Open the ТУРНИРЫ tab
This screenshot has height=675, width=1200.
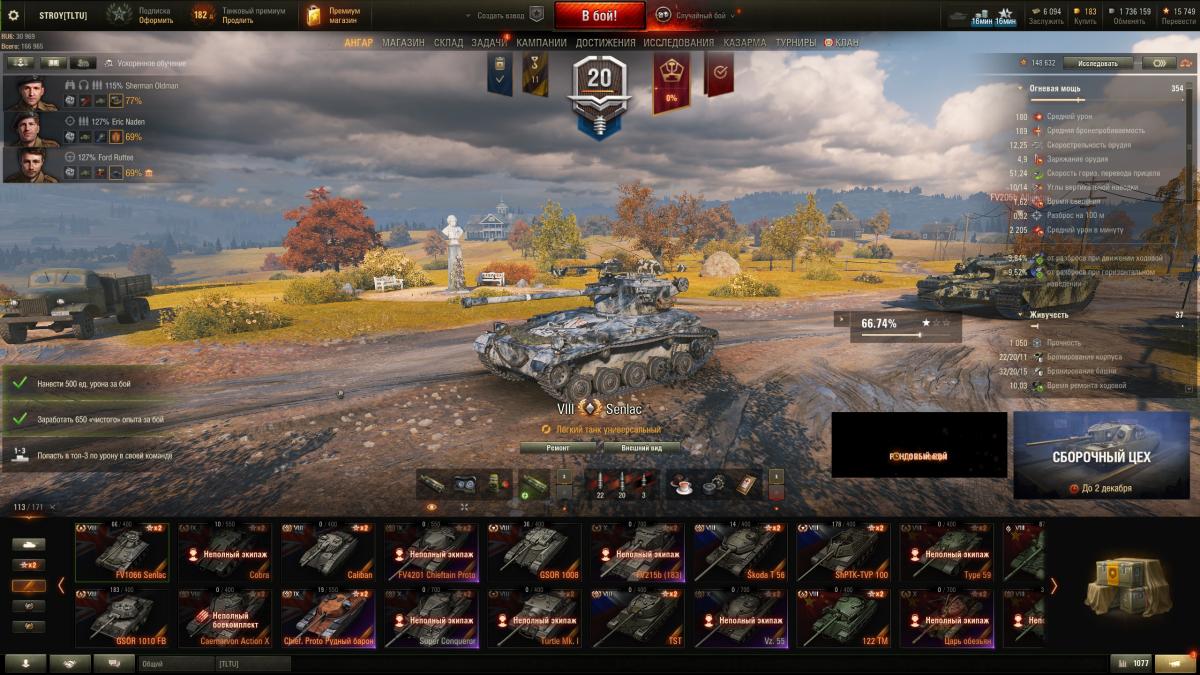795,43
